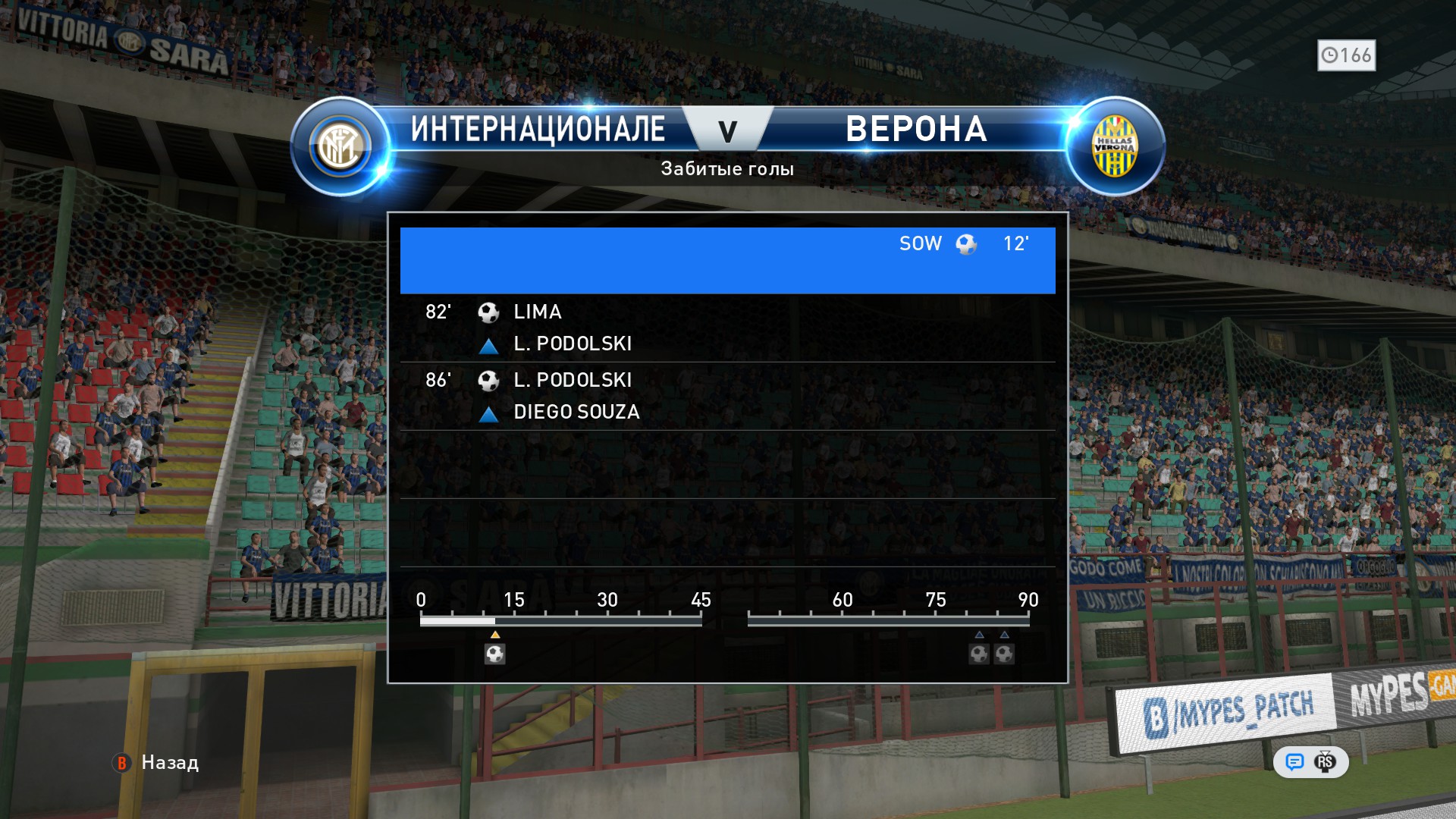
Task: Select the 86' L. PODOLSKI goal entry
Action: point(727,396)
